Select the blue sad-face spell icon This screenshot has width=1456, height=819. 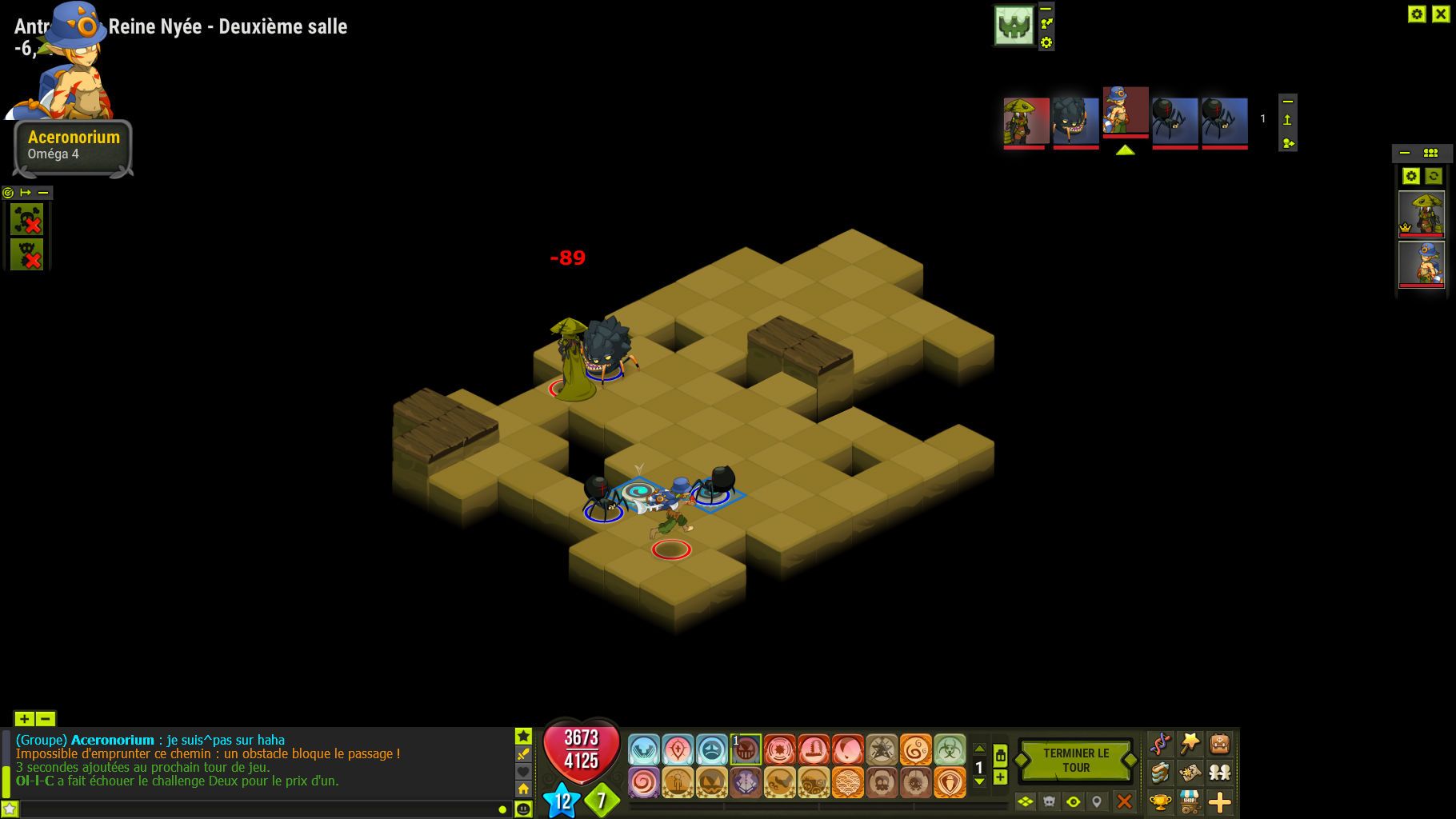point(712,749)
